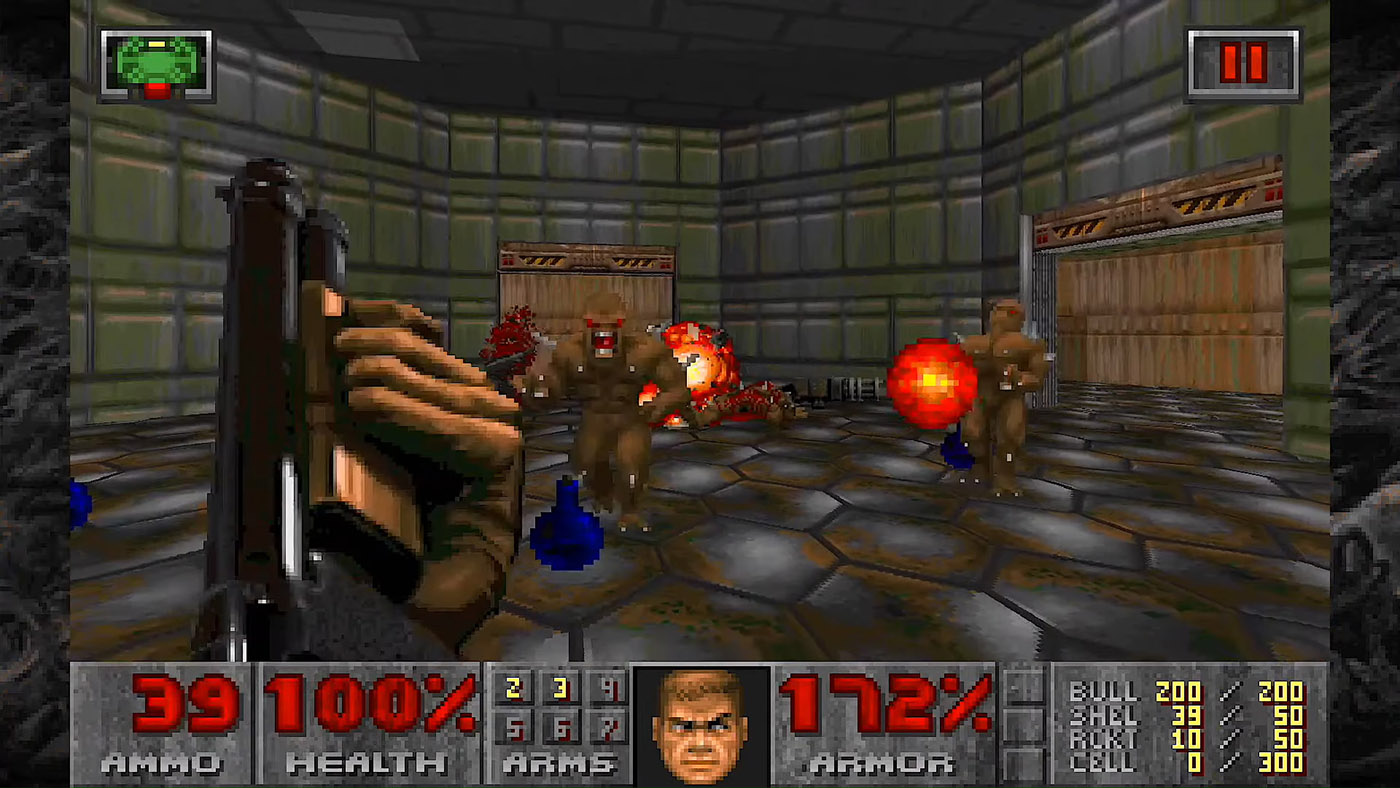This screenshot has height=788, width=1400.
Task: Pause the game using the pause icon
Action: pos(1244,62)
